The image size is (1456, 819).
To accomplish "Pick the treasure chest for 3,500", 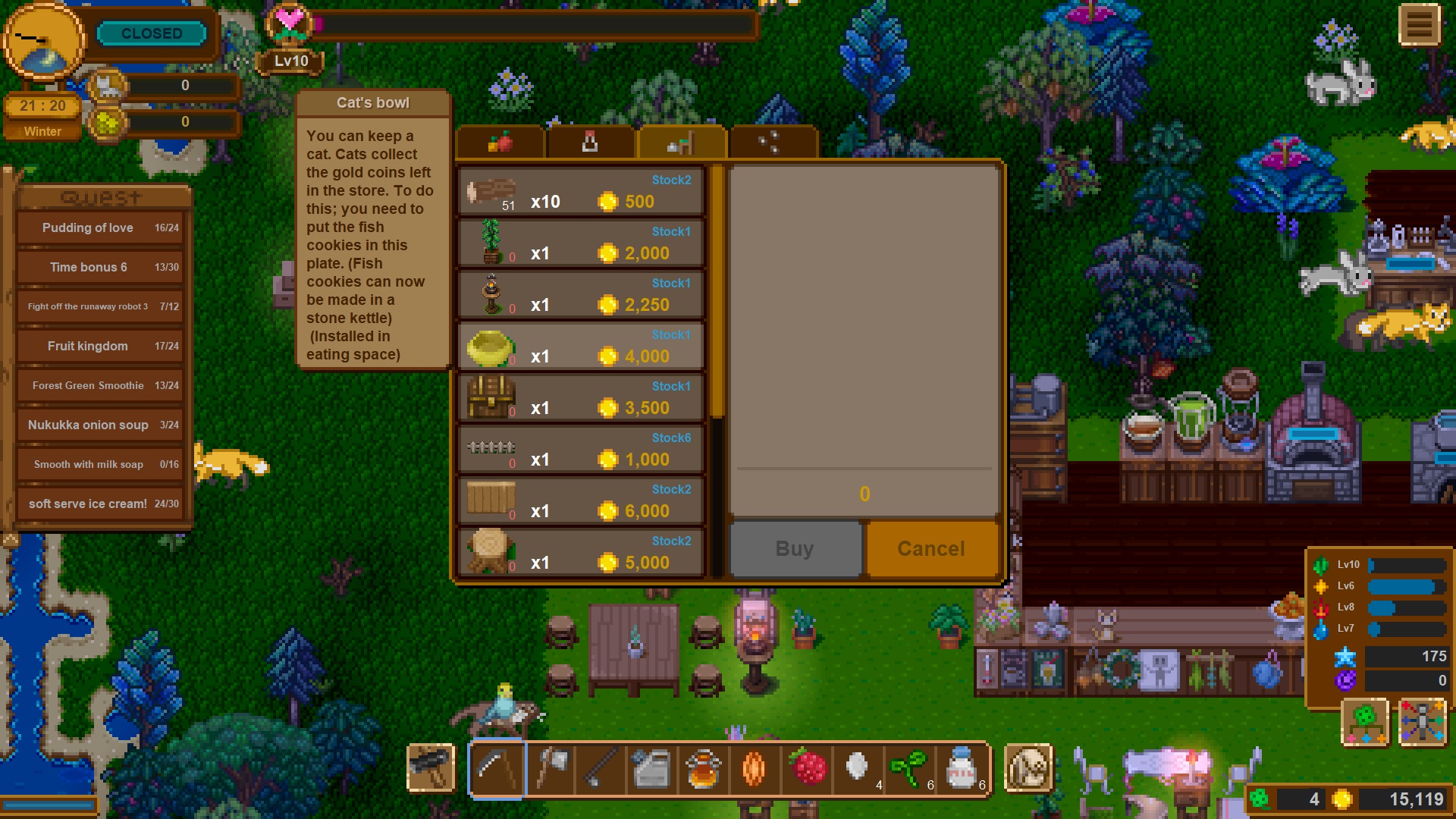I will click(581, 398).
